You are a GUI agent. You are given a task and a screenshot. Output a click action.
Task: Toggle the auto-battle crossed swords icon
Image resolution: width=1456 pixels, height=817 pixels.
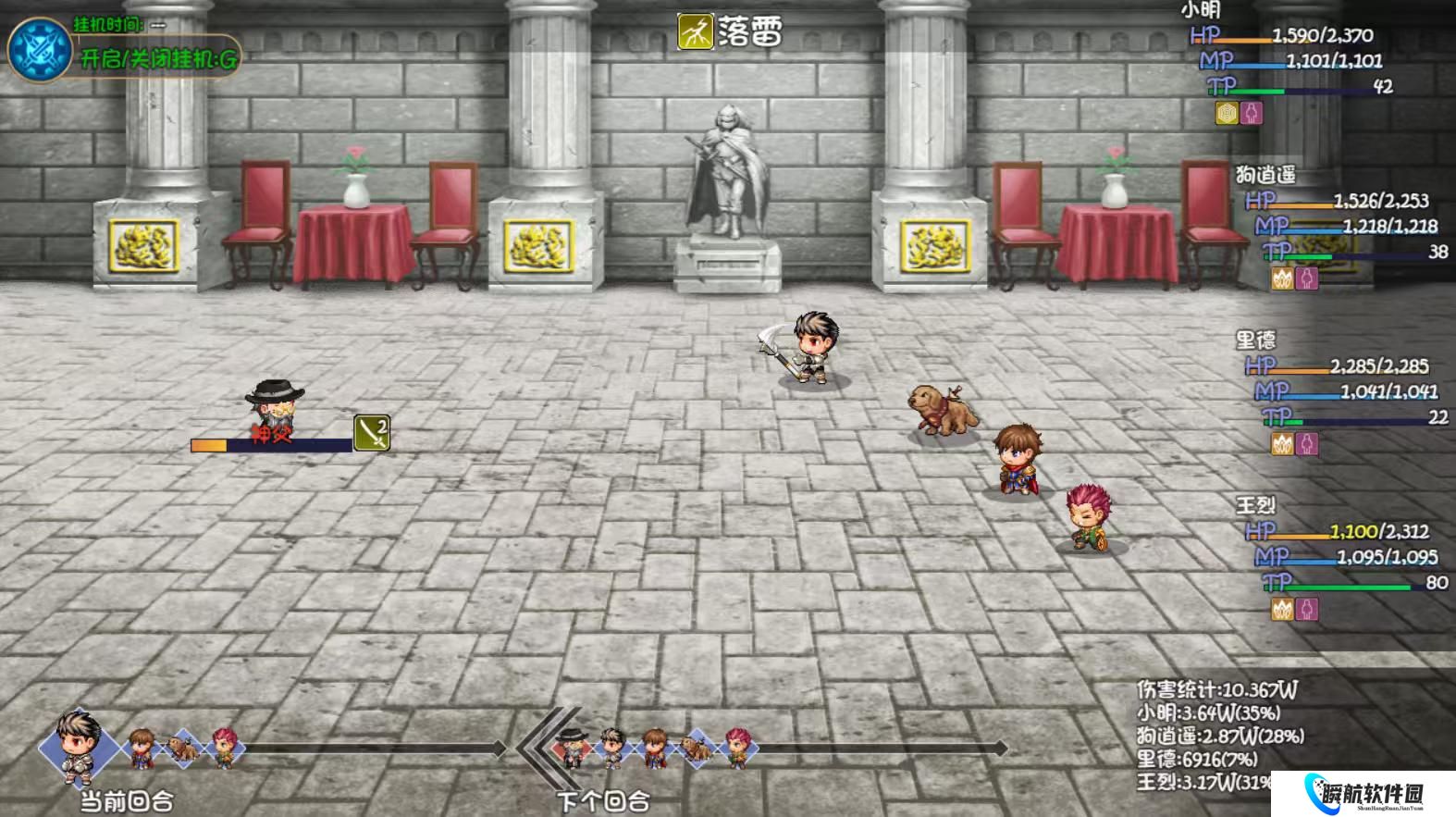40,48
